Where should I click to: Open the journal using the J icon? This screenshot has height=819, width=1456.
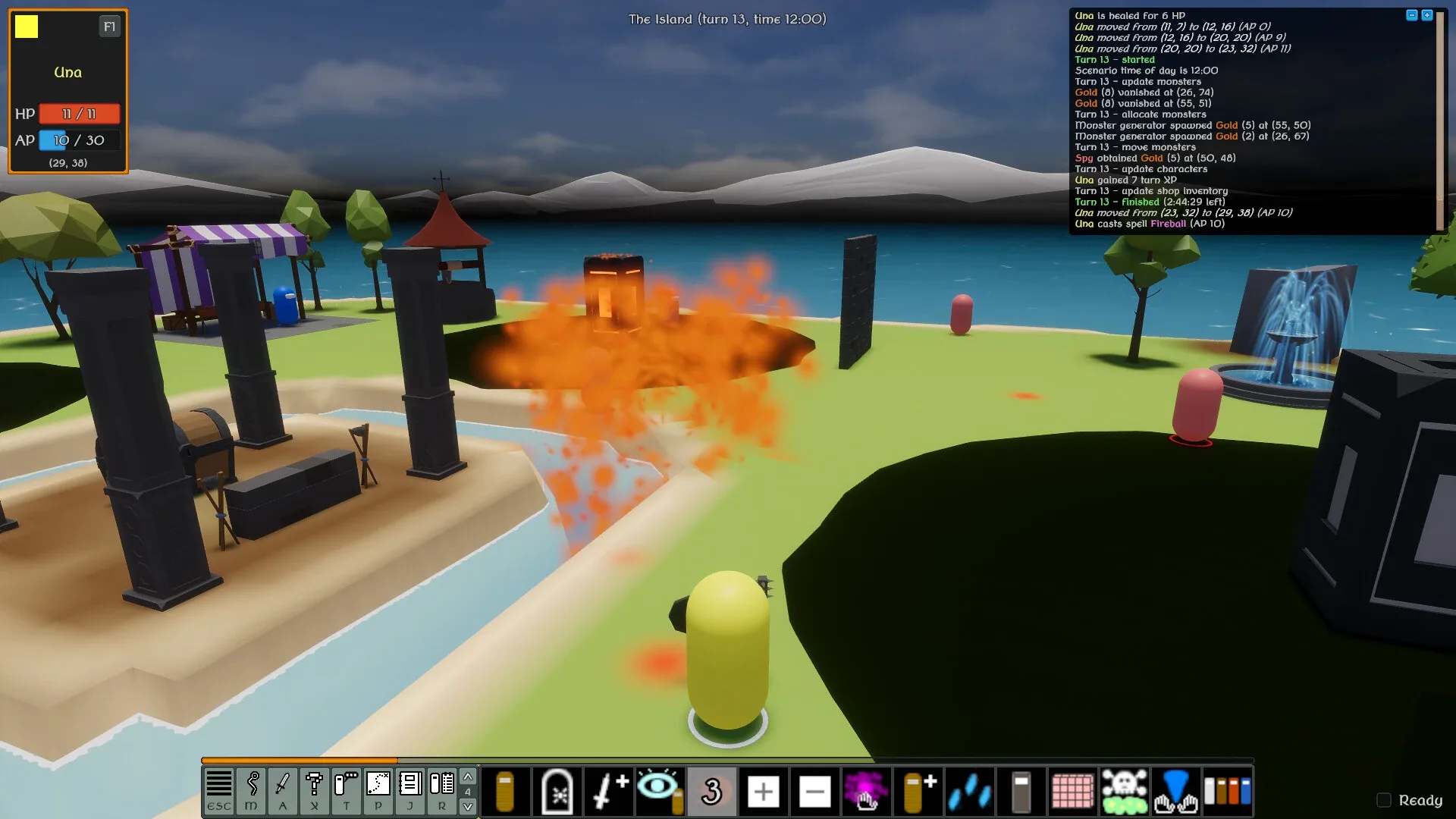tap(409, 791)
